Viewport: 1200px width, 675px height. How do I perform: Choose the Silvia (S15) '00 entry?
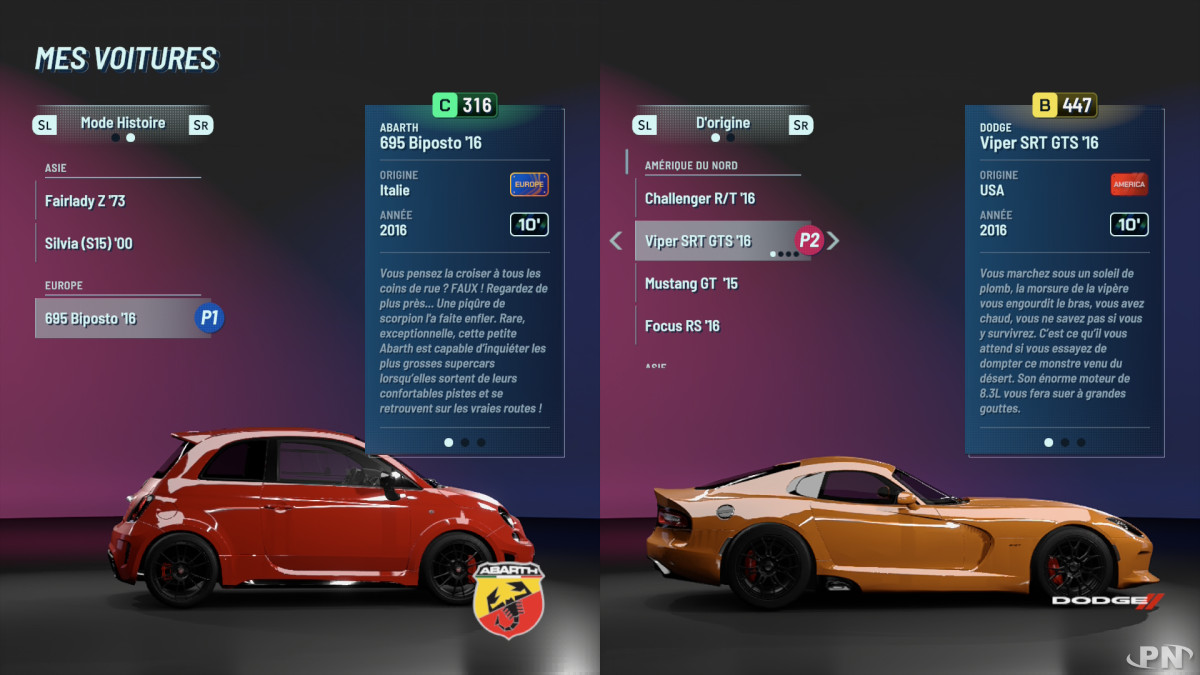point(89,243)
